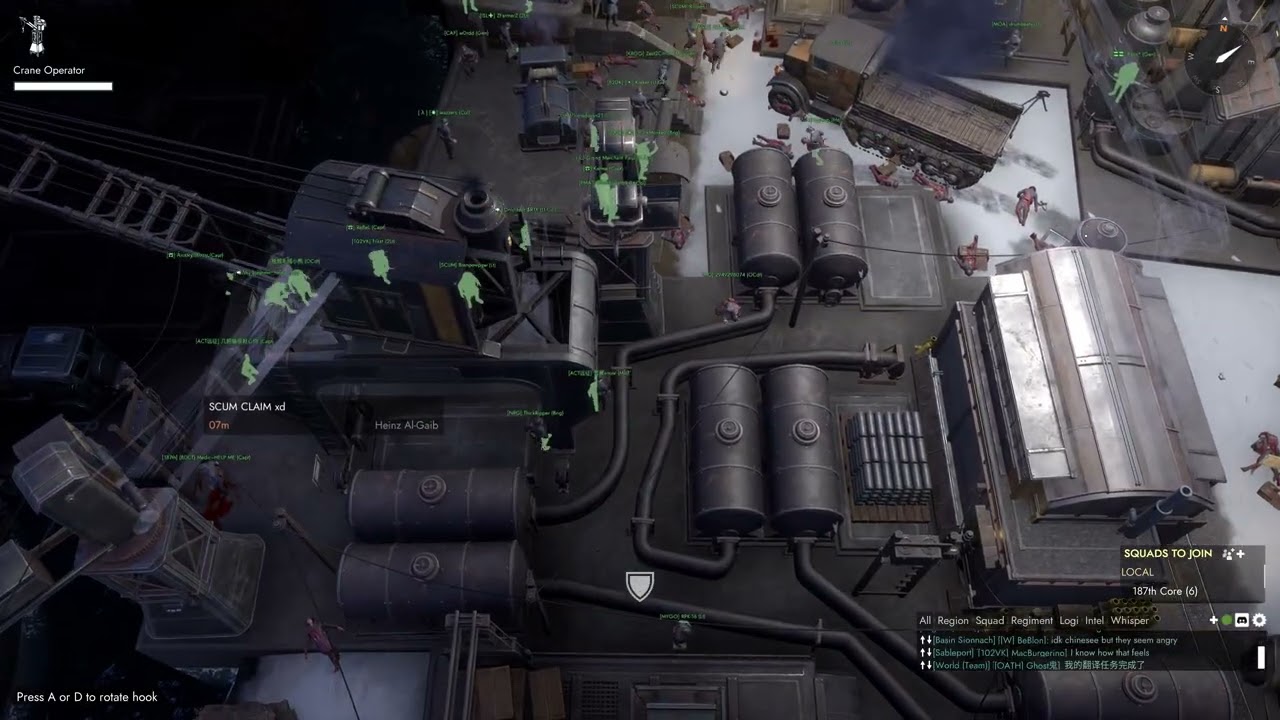Open the Discord link icon
This screenshot has width=1280, height=720.
pyautogui.click(x=1242, y=621)
